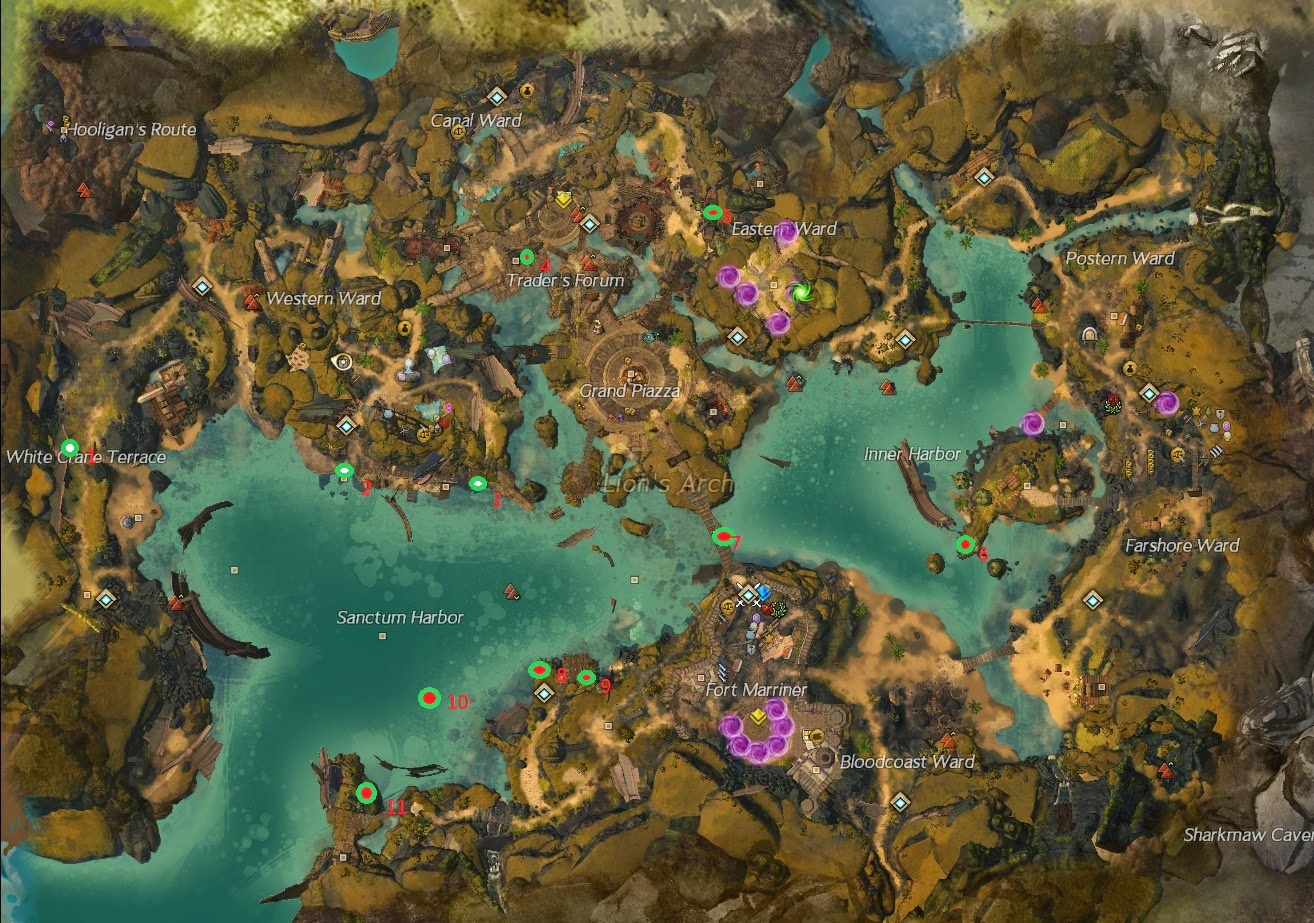The width and height of the screenshot is (1314, 923).
Task: Click marker number 10 in Sanctum Harbor
Action: 432,696
